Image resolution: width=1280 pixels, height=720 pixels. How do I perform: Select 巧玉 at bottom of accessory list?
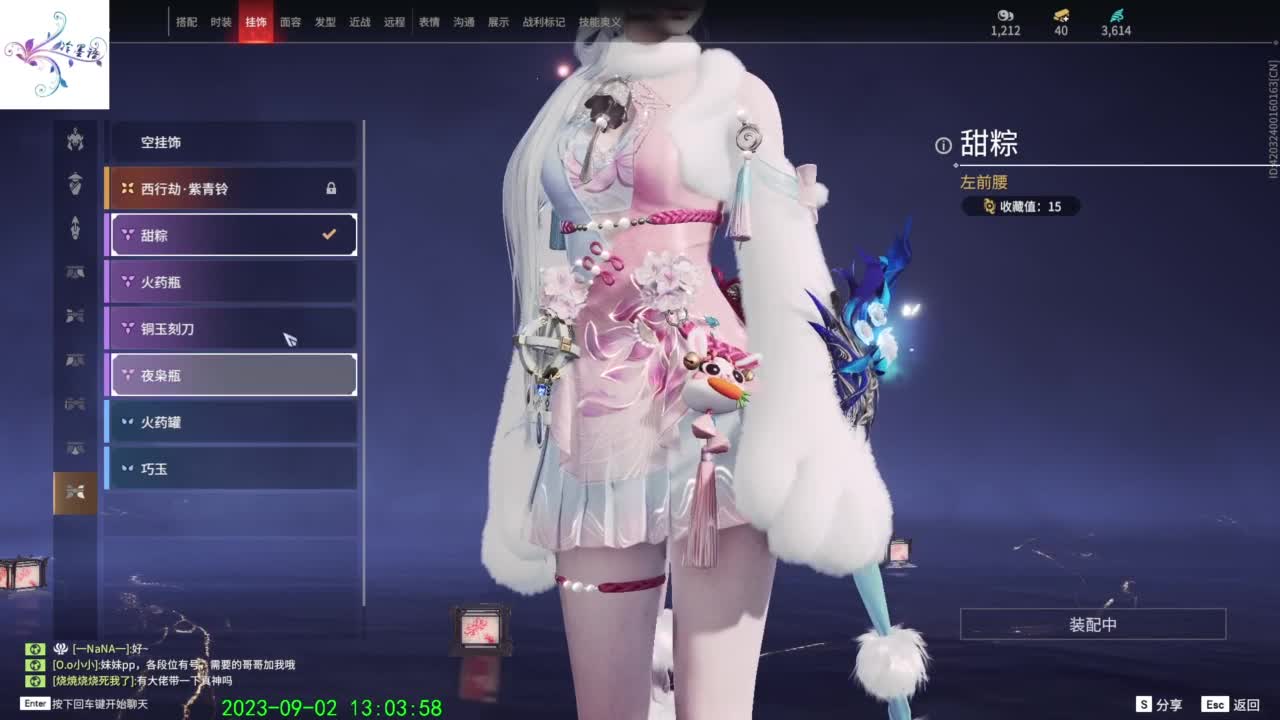[x=230, y=468]
